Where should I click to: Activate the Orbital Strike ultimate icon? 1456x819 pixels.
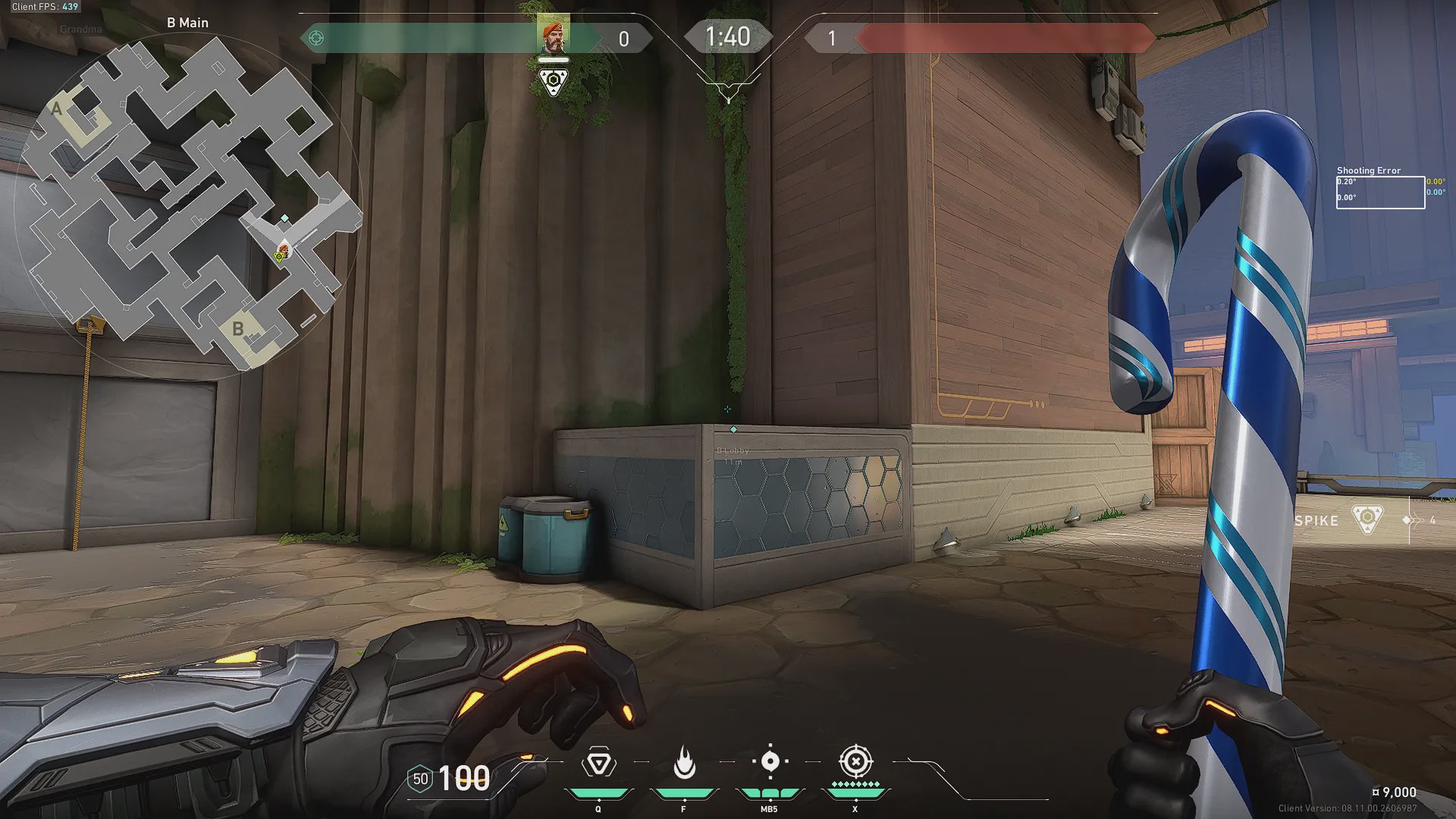(x=855, y=762)
